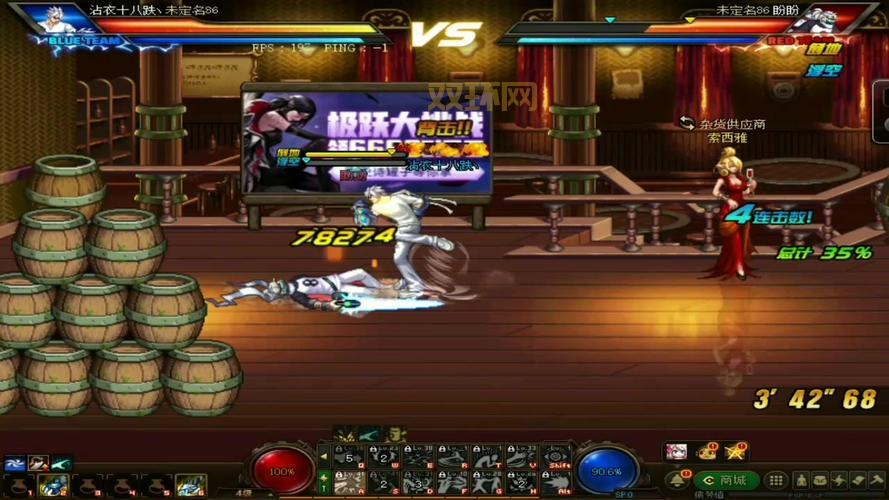Open the 商城 shop button
The image size is (889, 500).
pos(725,480)
